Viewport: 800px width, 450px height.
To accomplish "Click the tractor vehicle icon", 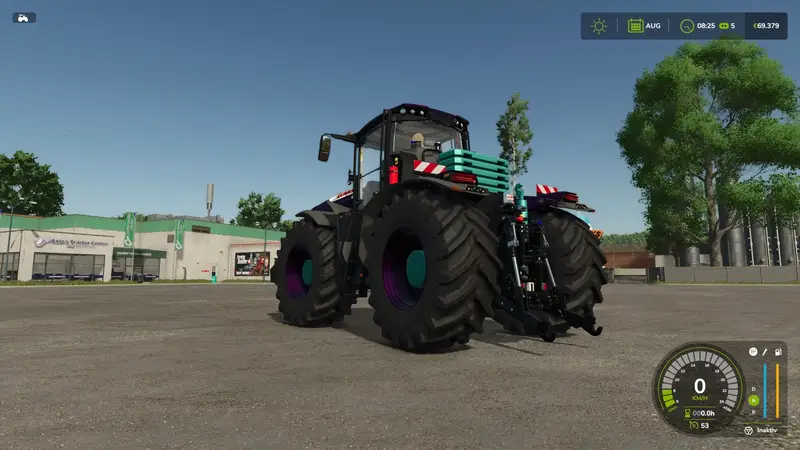I will 23,17.
